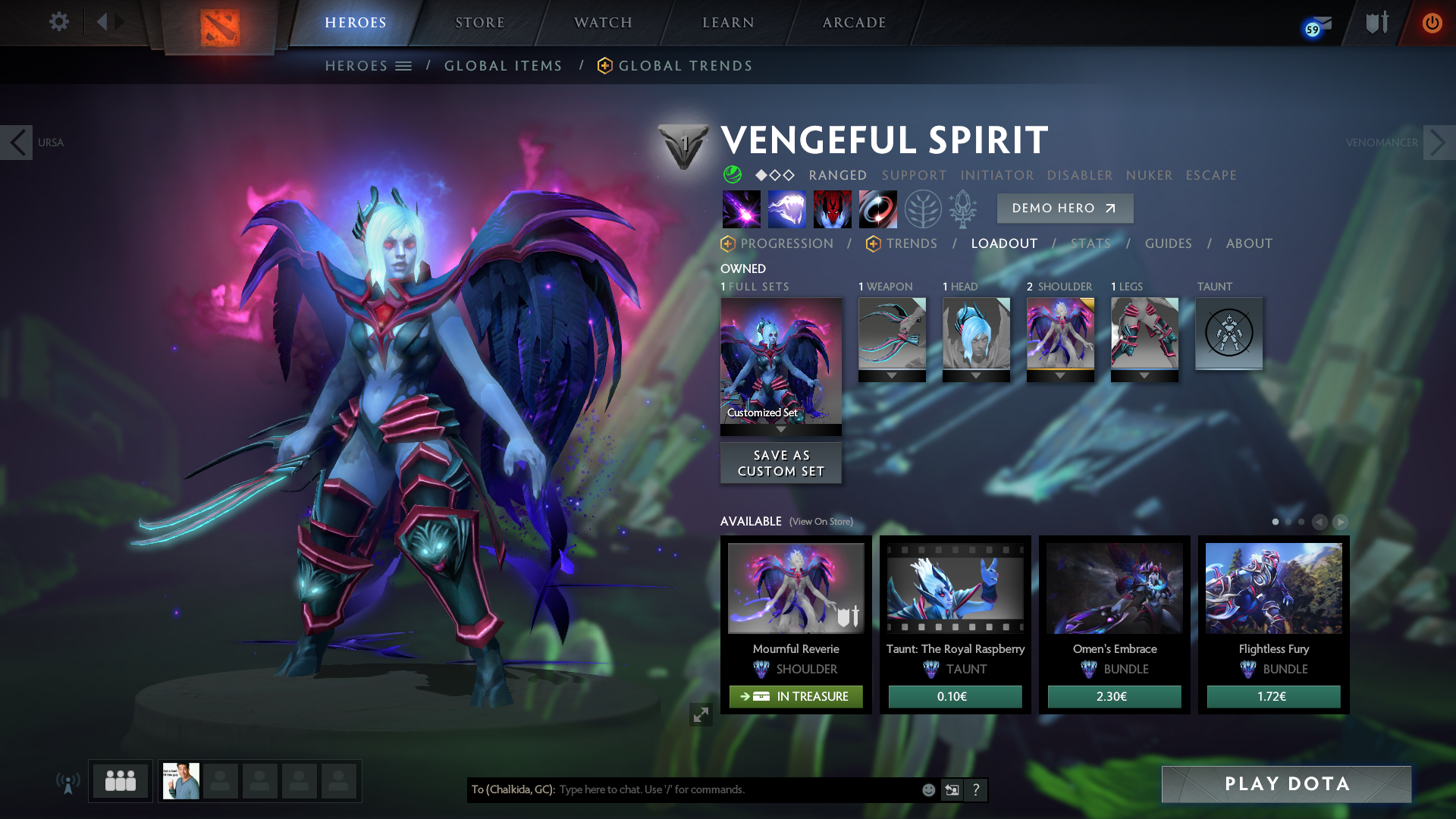This screenshot has width=1456, height=819.
Task: Choose the weapon loadout slot
Action: click(x=892, y=334)
